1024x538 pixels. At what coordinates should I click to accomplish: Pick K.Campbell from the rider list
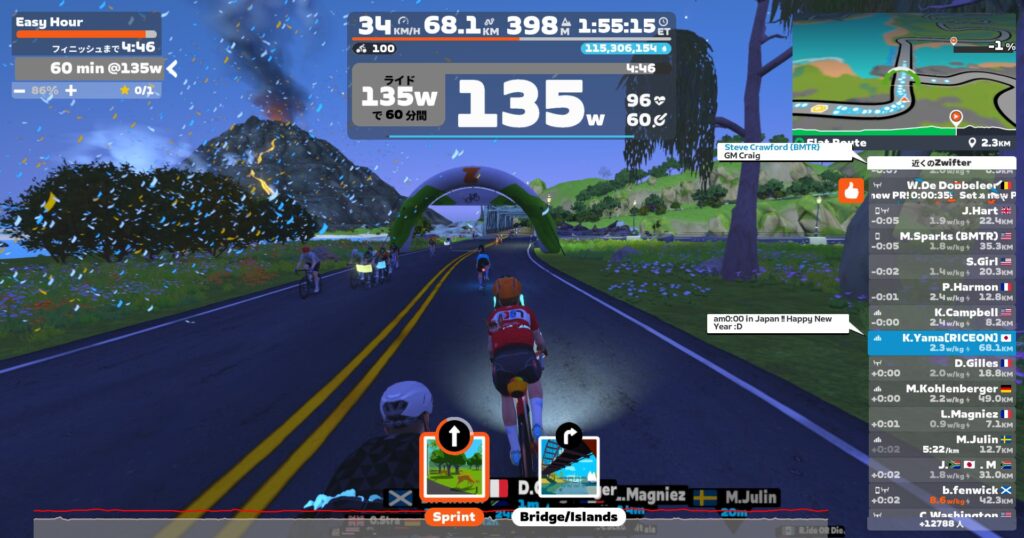coord(940,317)
